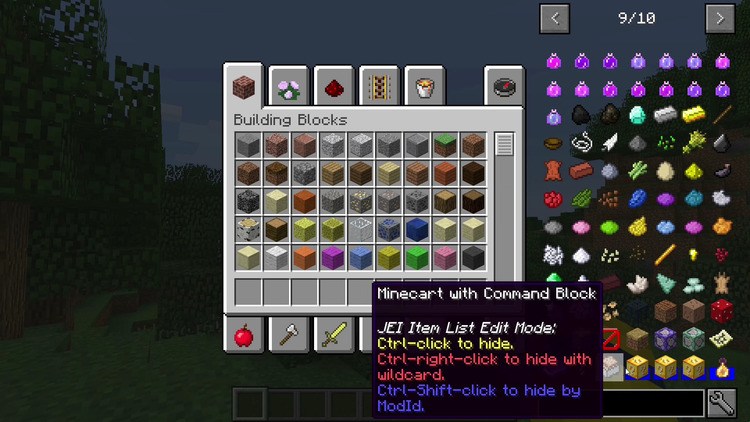Click the JEI search text field
Viewport: 750px width, 422px height.
point(652,403)
